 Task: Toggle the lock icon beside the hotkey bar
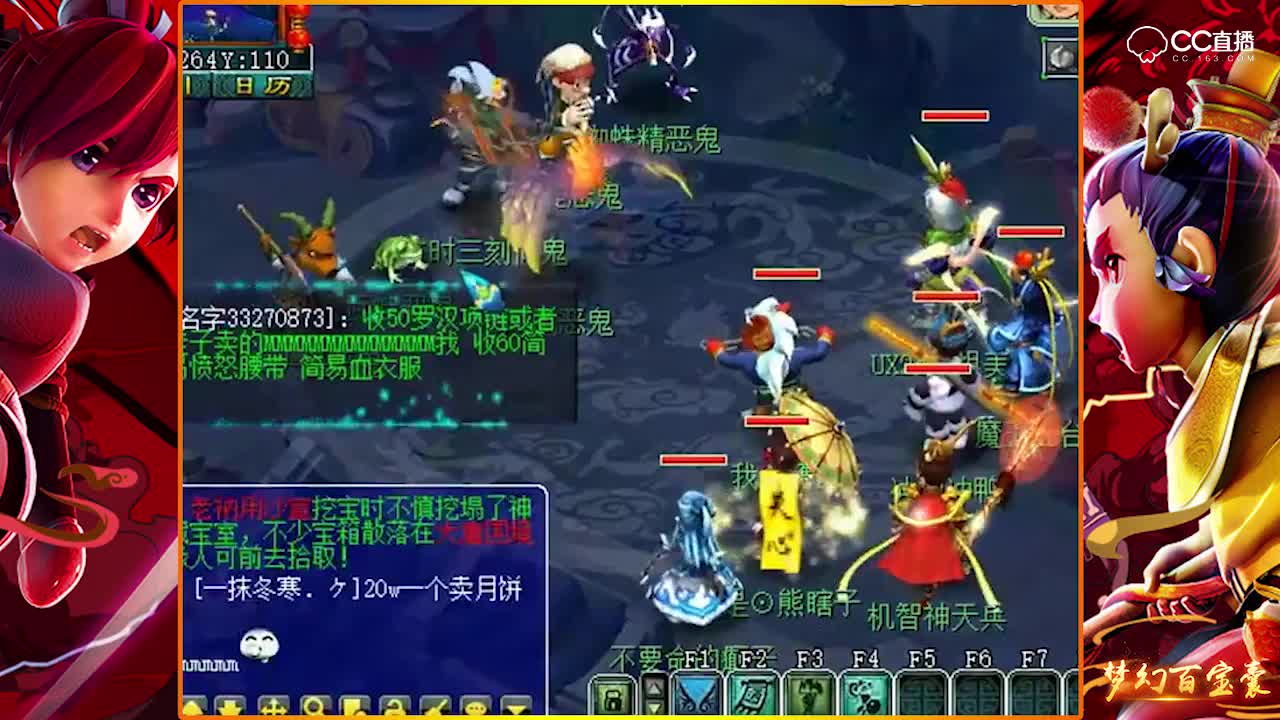tap(612, 695)
